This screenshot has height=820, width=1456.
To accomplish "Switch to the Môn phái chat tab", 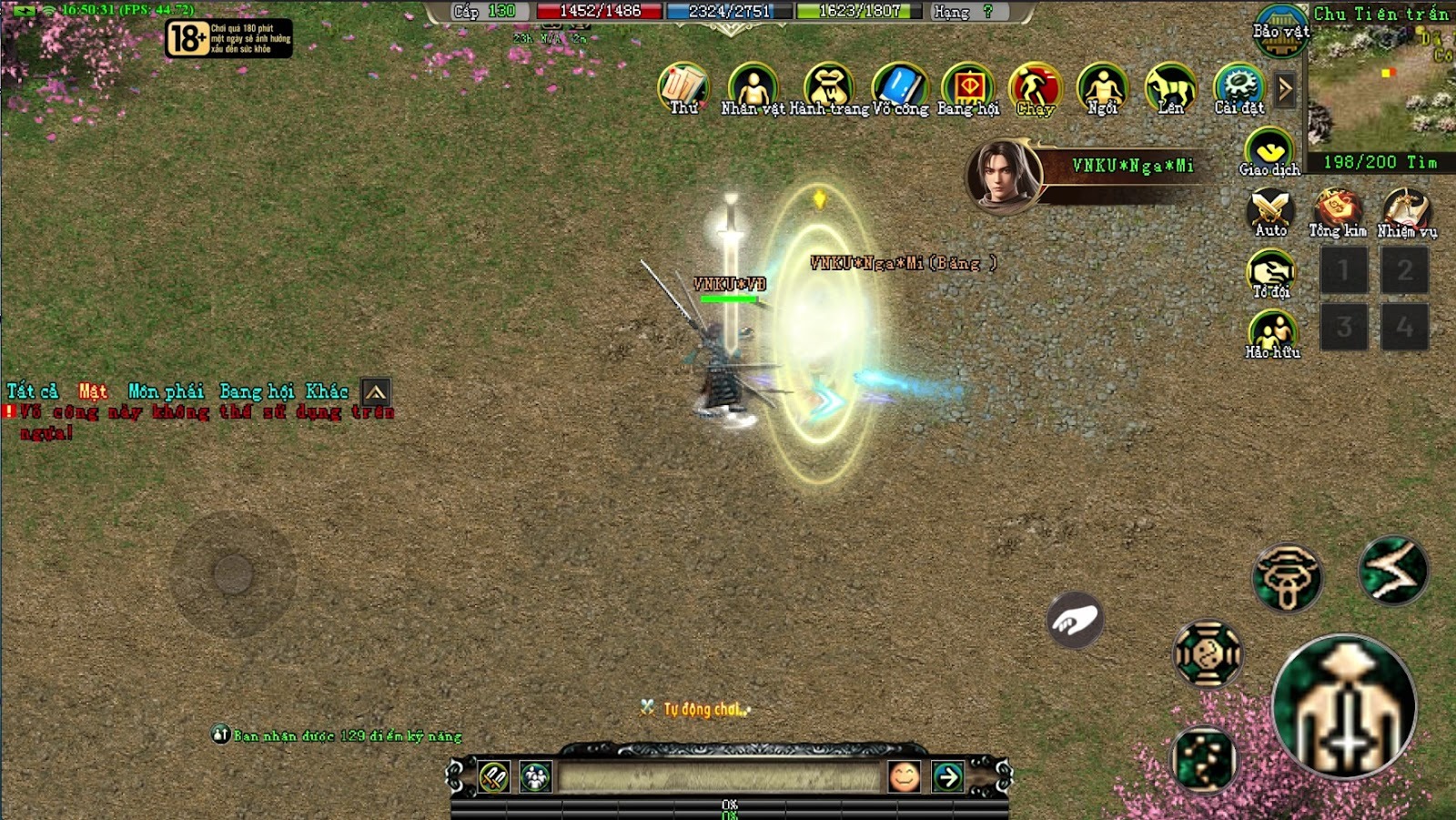I will pyautogui.click(x=166, y=391).
